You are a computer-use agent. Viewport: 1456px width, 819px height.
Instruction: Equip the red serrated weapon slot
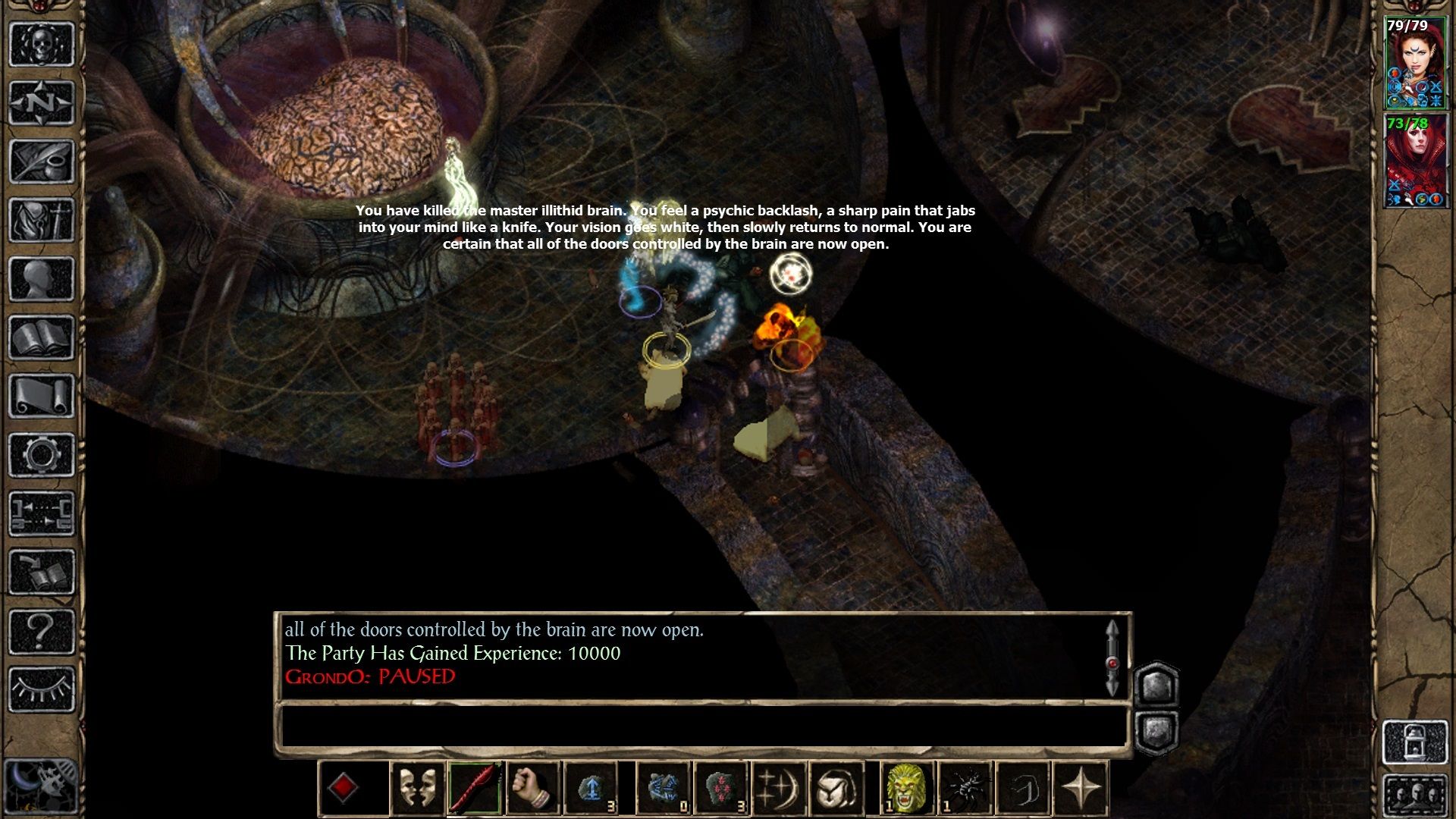tap(475, 789)
